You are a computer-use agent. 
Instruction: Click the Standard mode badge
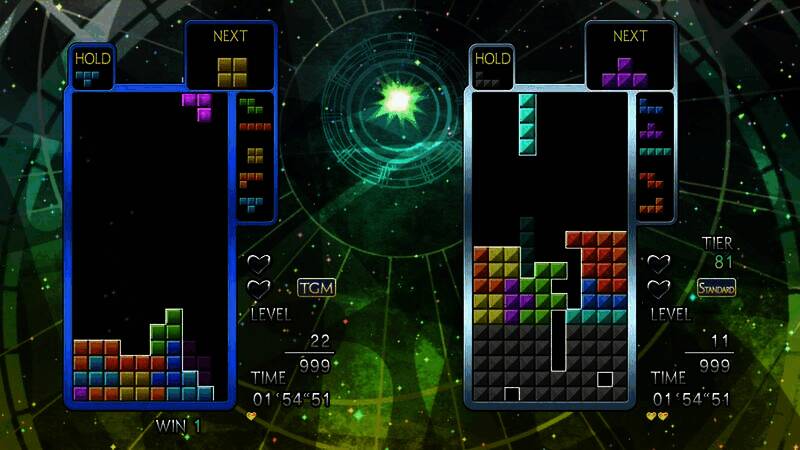click(716, 288)
